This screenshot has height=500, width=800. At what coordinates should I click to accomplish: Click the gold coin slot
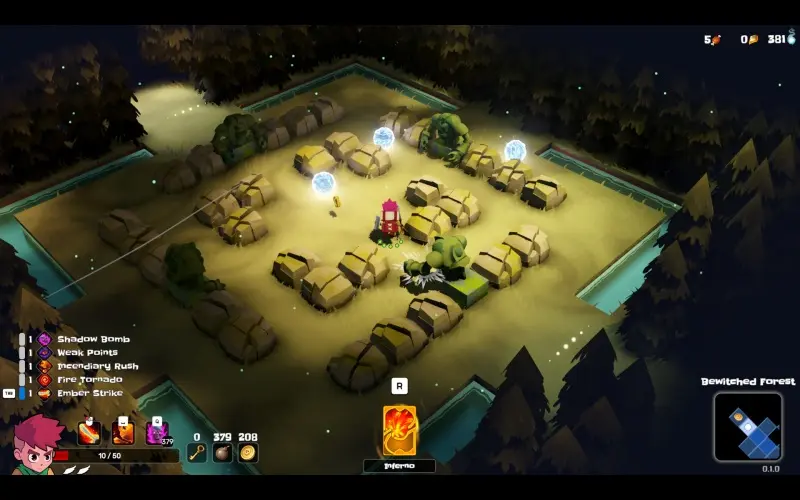pos(248,452)
